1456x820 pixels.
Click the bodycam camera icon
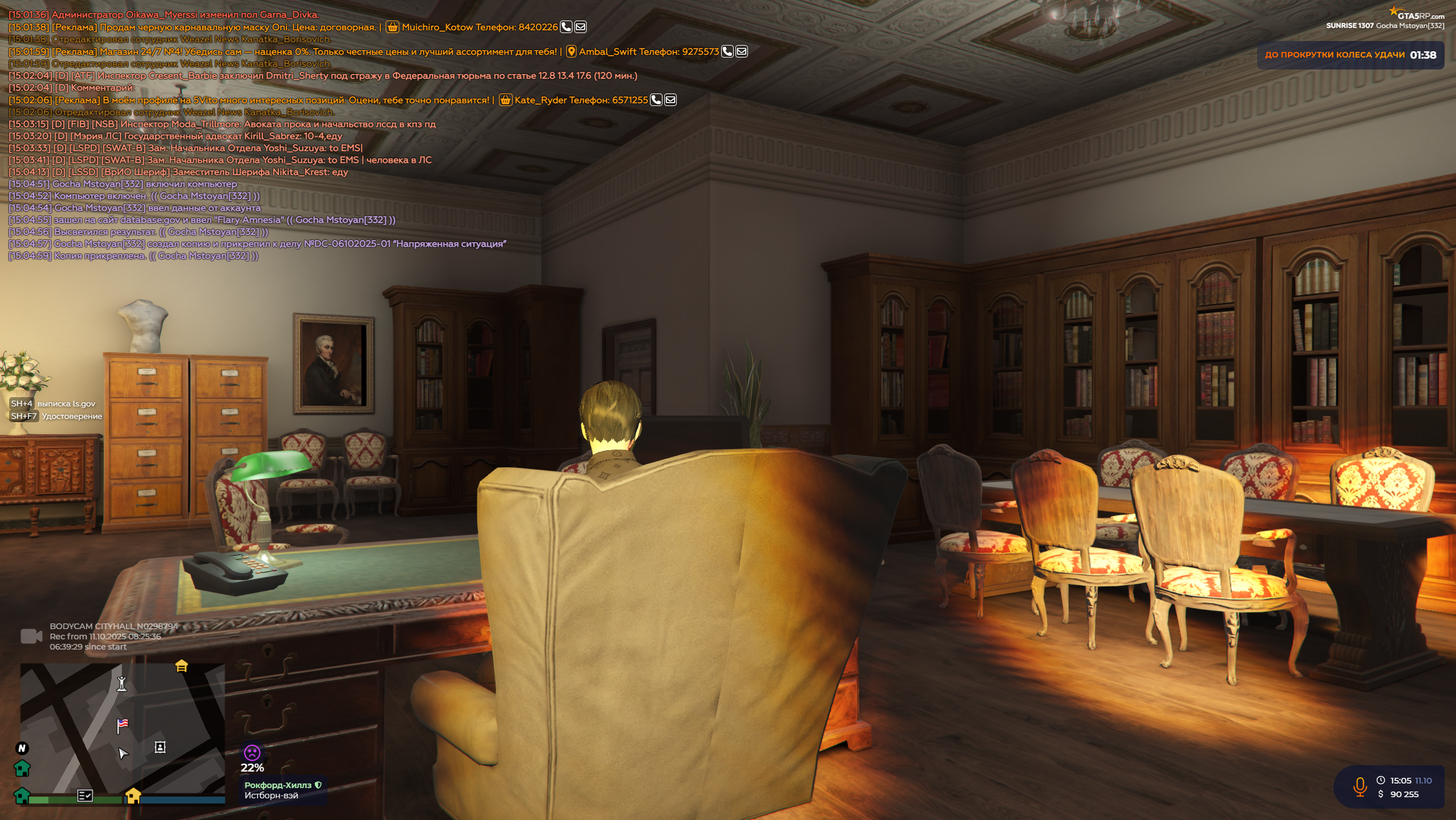31,636
